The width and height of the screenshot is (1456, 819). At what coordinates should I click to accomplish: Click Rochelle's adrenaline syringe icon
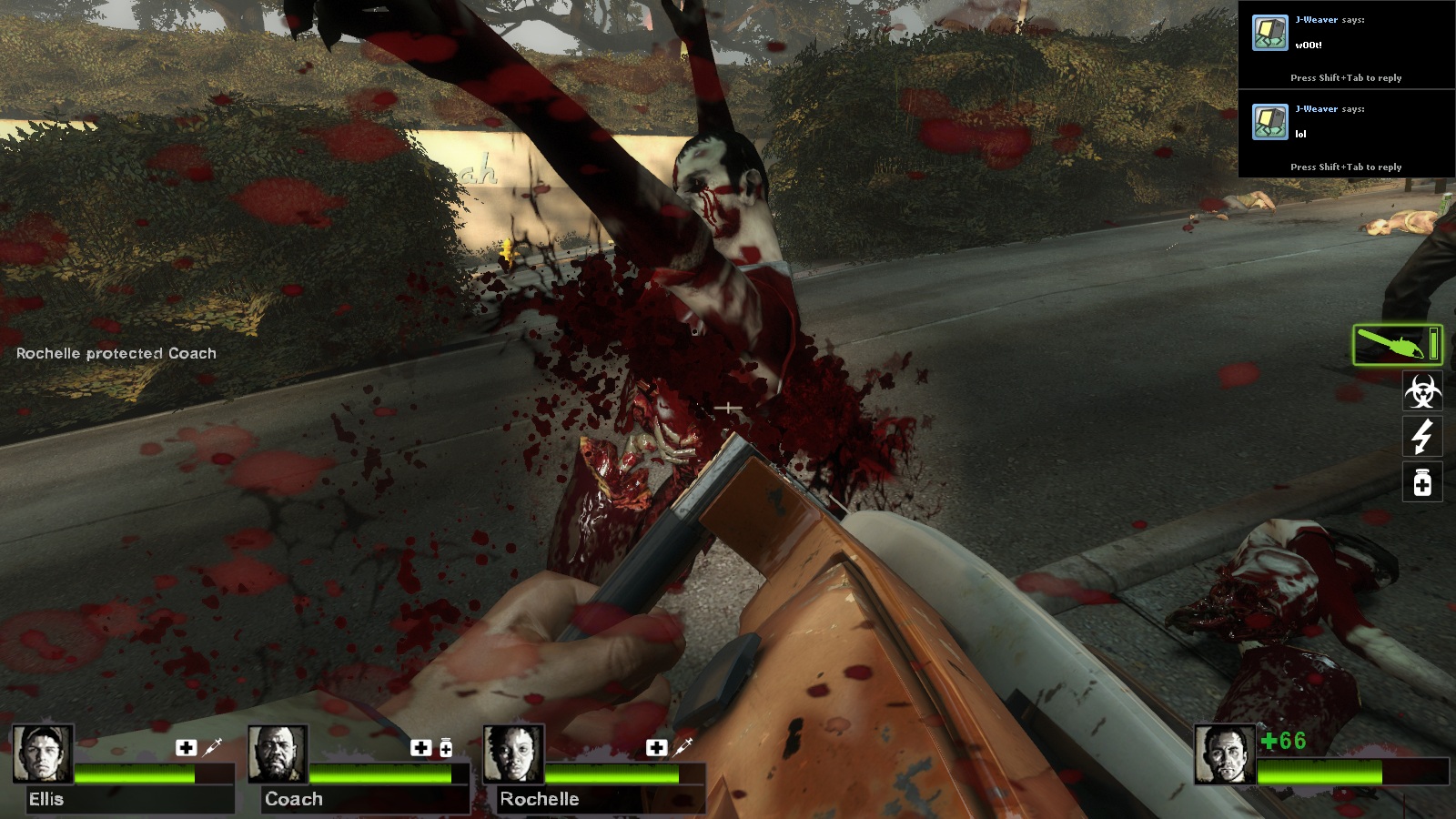tap(682, 747)
